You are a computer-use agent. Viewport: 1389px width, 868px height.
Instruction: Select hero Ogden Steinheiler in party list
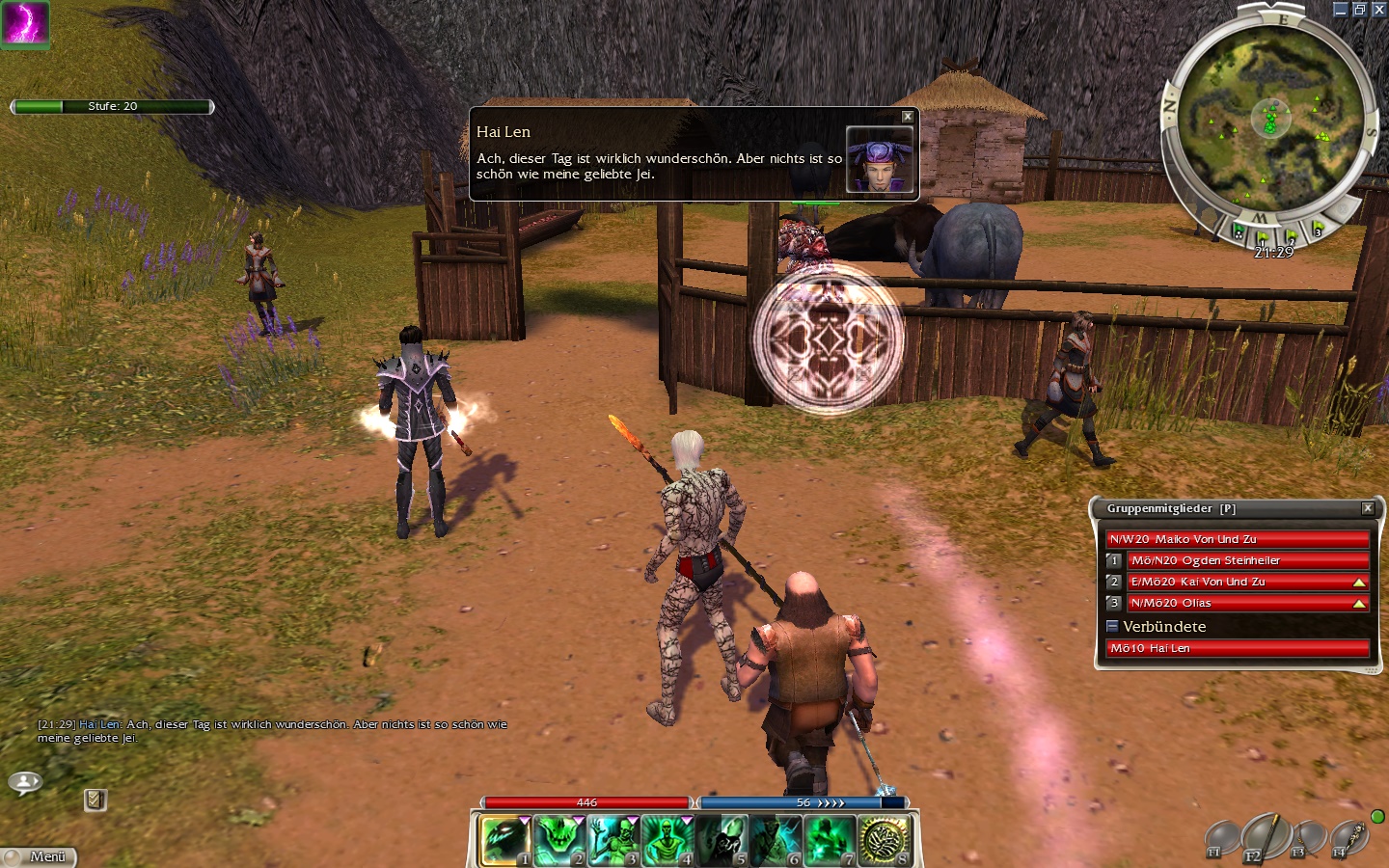point(1248,560)
